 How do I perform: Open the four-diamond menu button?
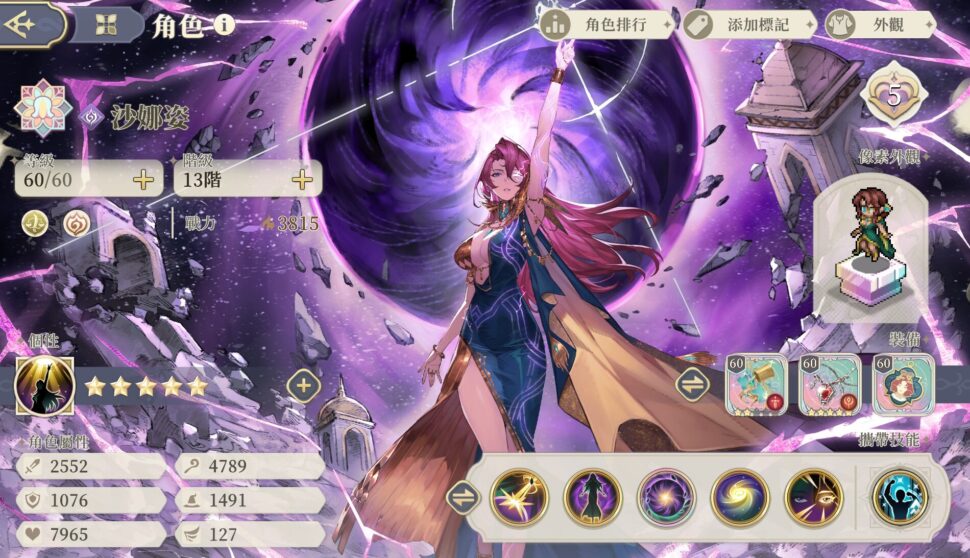[x=102, y=25]
